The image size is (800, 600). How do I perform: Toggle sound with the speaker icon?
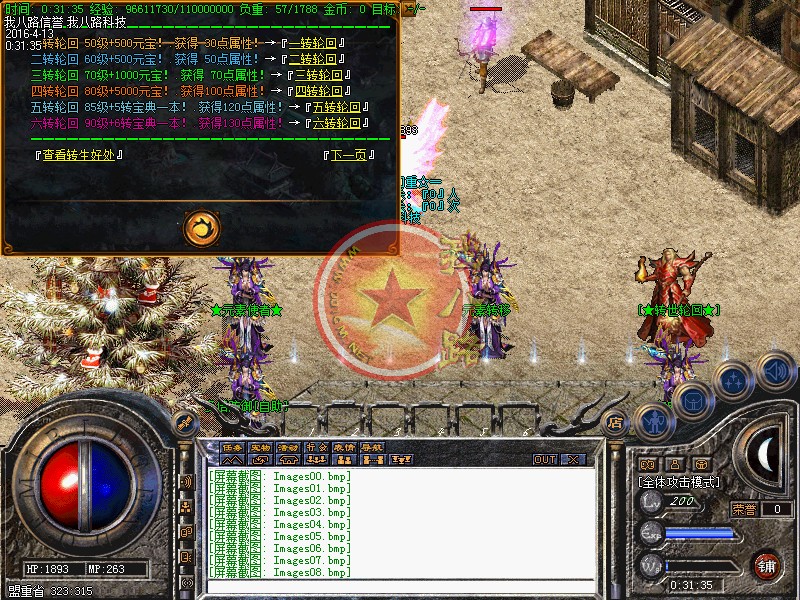point(775,372)
